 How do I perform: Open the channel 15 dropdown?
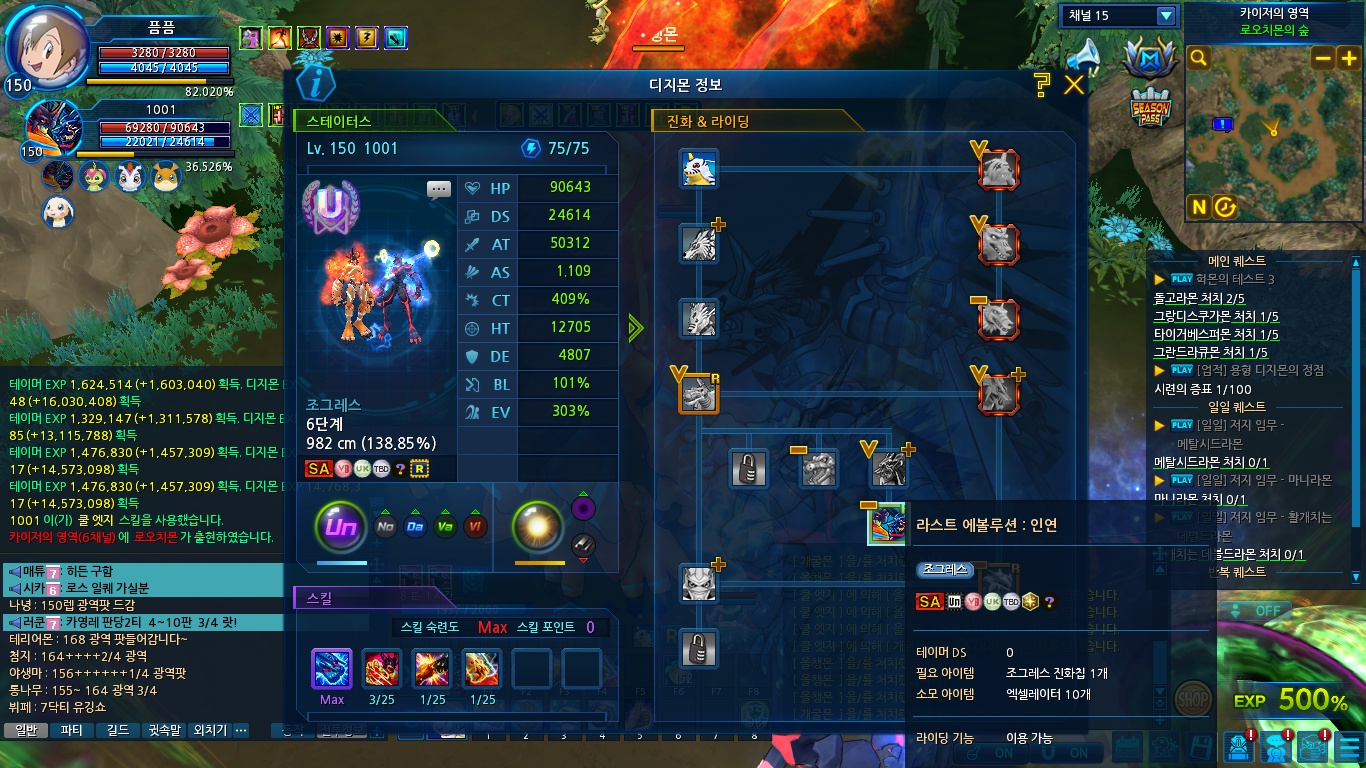click(1165, 16)
